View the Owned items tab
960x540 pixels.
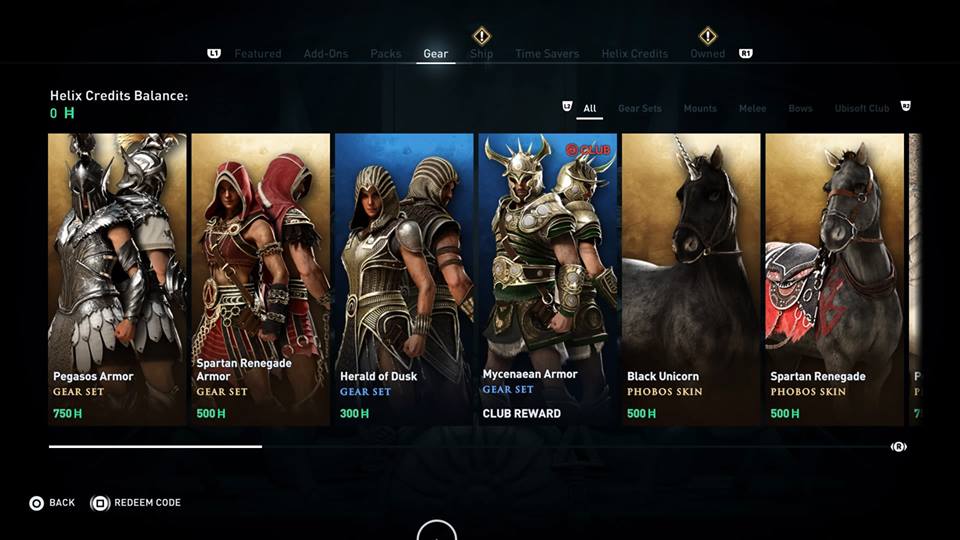[708, 54]
